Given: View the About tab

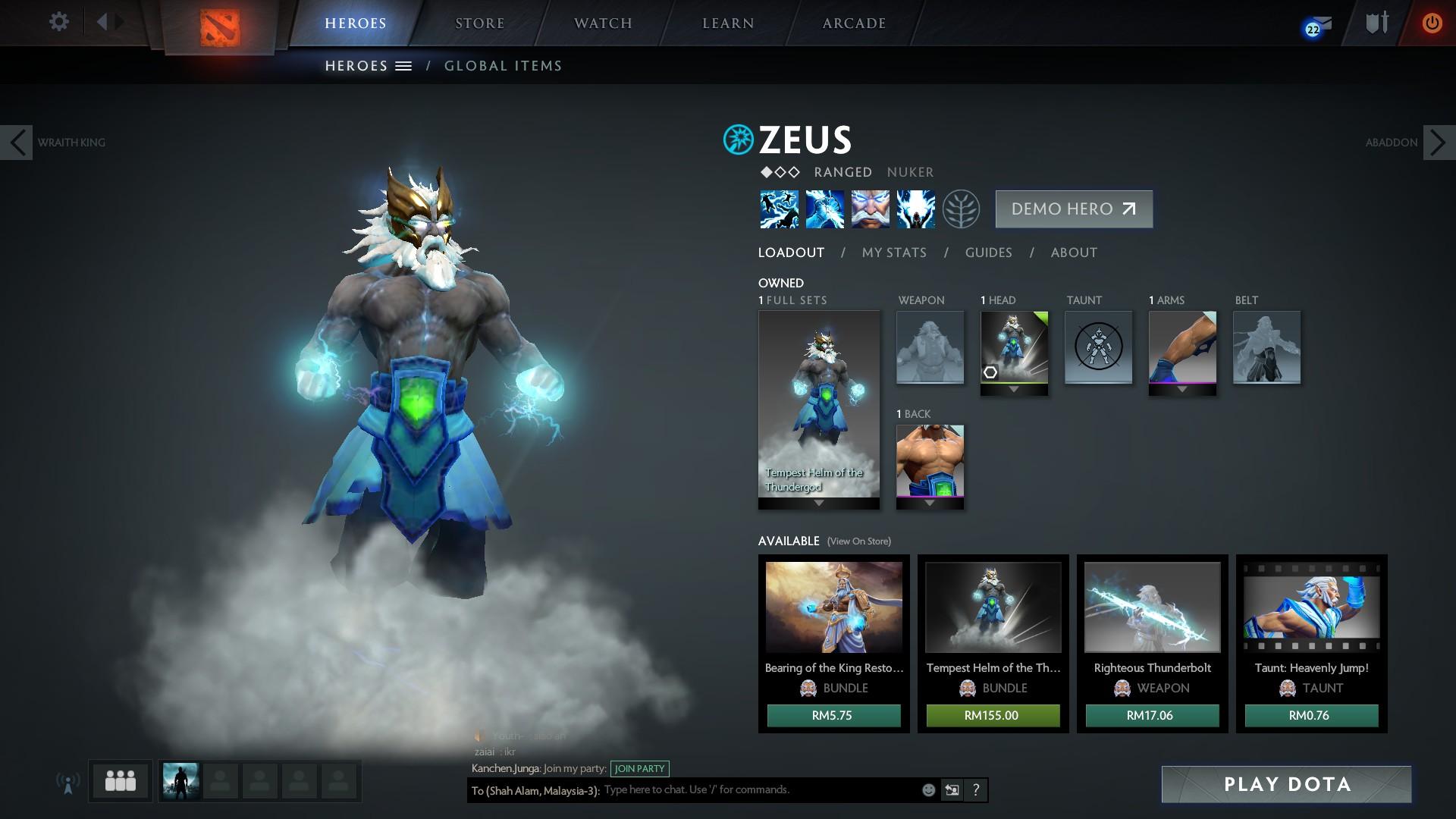Looking at the screenshot, I should pyautogui.click(x=1074, y=253).
